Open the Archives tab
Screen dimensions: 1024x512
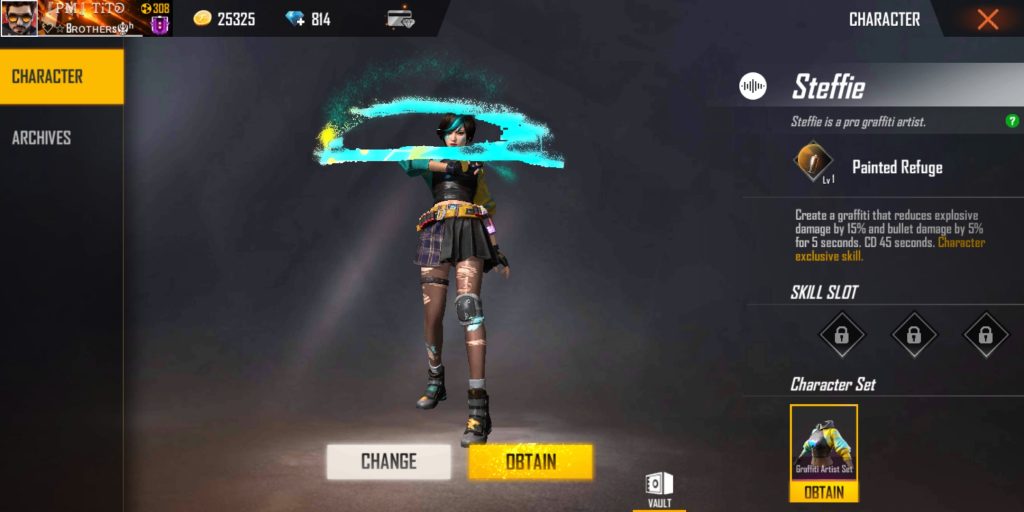tap(42, 138)
